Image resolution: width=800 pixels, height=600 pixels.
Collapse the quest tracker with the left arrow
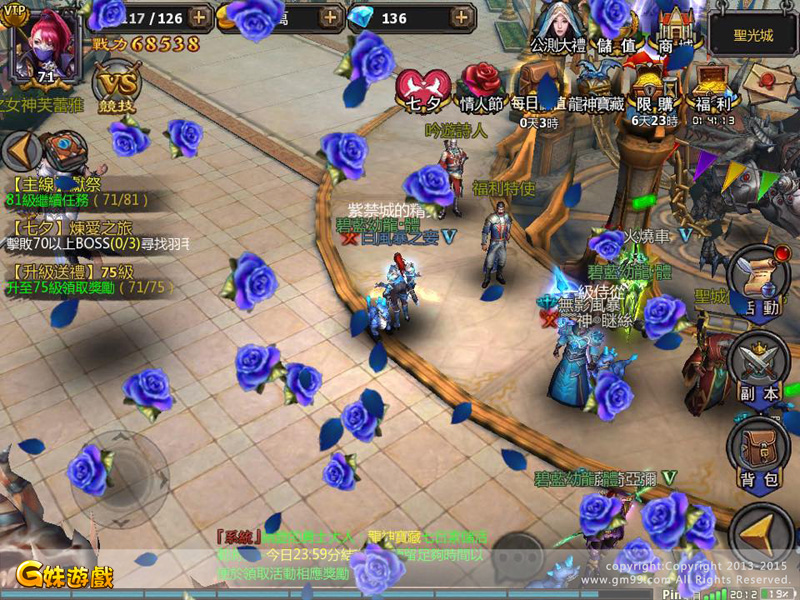[x=17, y=150]
